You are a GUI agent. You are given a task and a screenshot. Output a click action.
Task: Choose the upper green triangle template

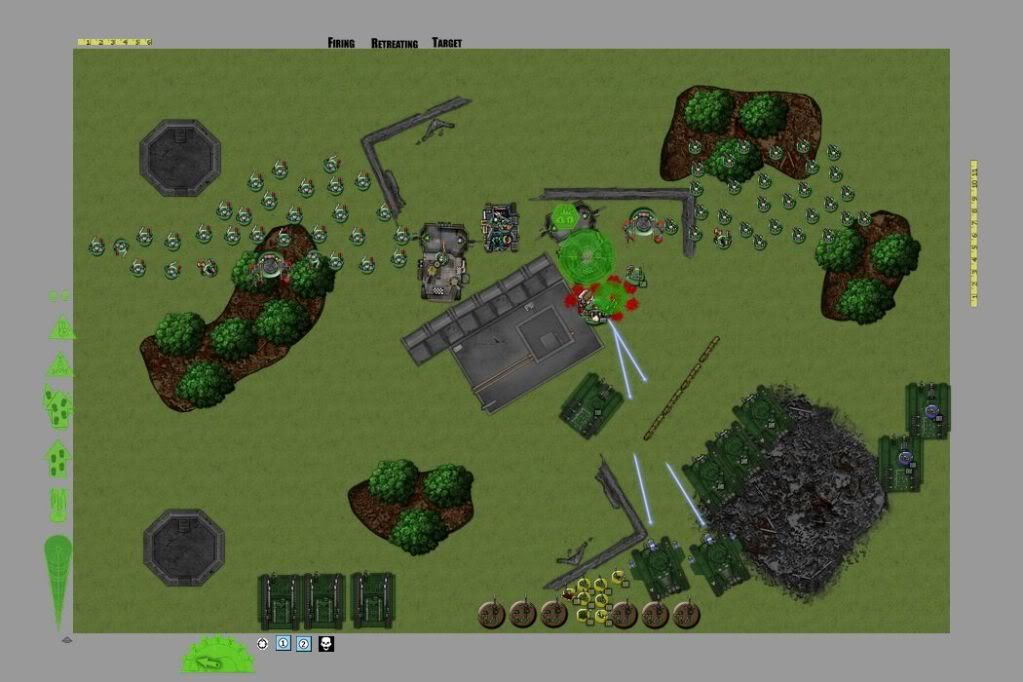[62, 327]
